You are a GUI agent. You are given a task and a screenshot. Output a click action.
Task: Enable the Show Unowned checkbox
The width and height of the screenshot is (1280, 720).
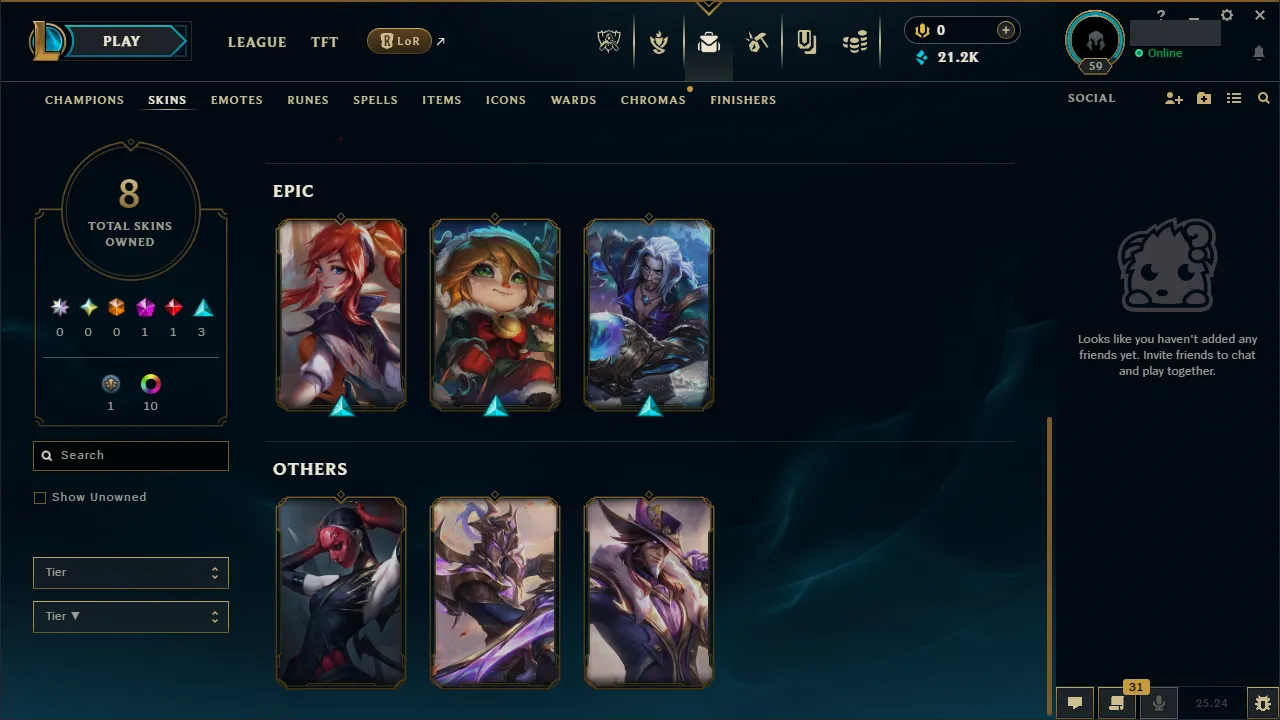coord(40,497)
